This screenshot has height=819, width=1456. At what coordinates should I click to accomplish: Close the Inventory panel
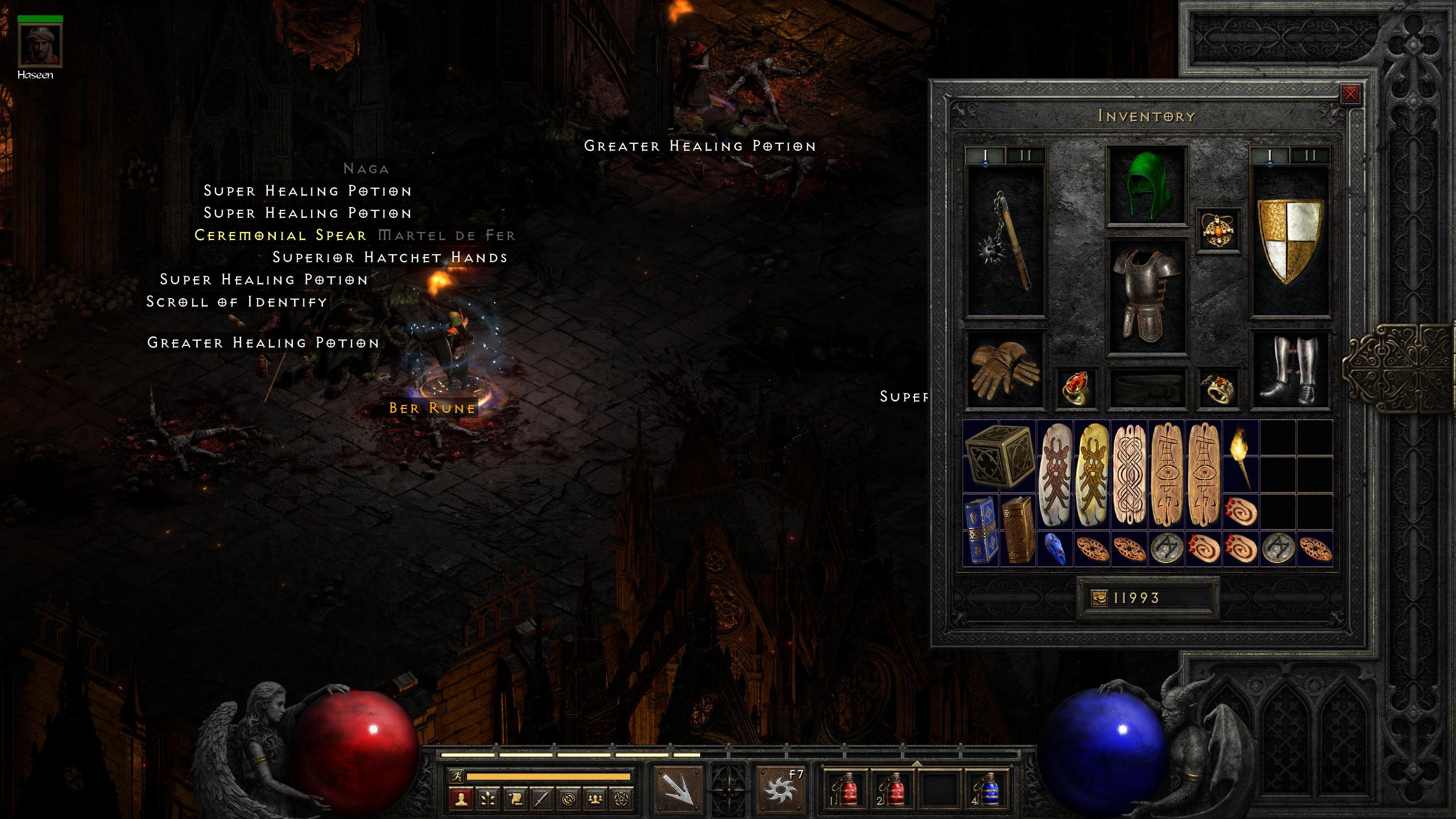pos(1350,94)
